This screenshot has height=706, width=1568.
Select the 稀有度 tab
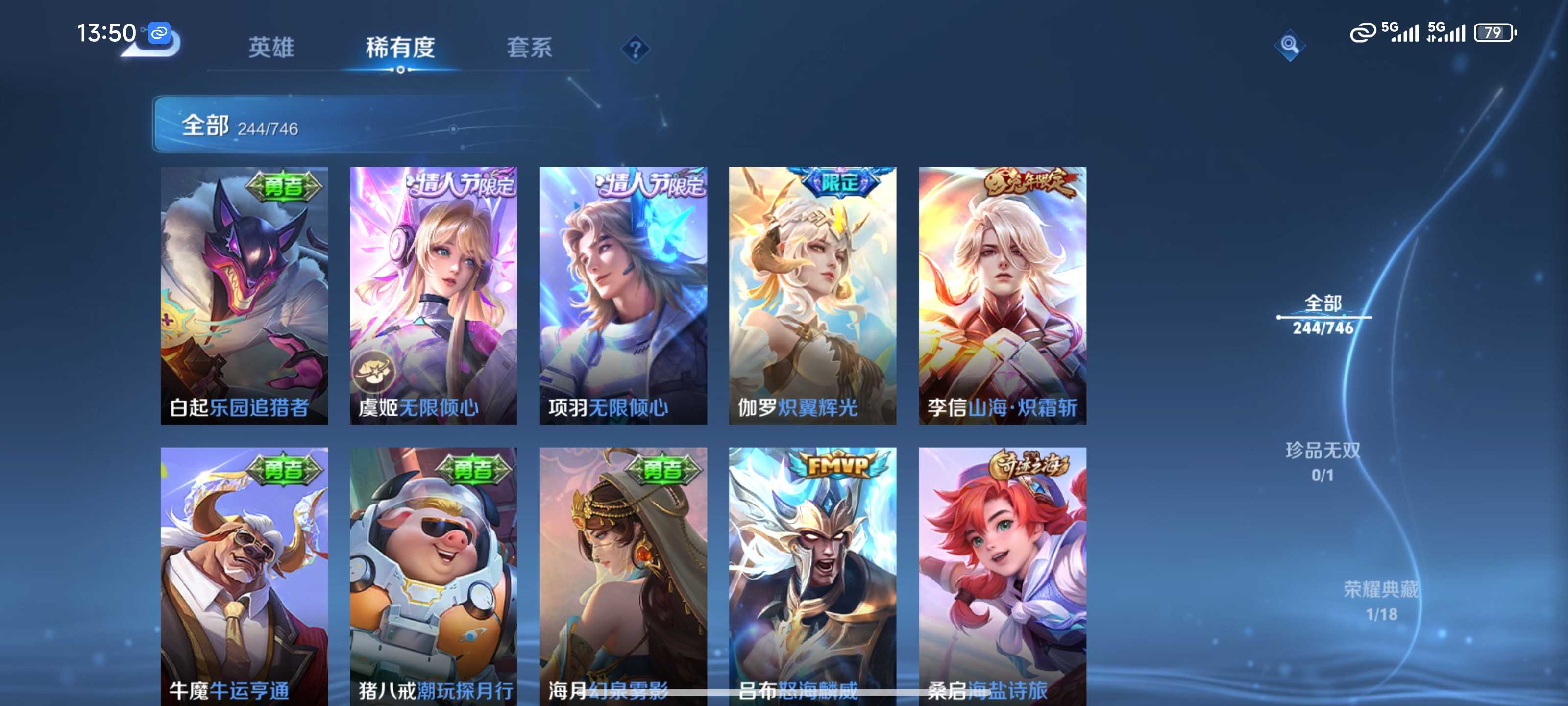pos(400,48)
